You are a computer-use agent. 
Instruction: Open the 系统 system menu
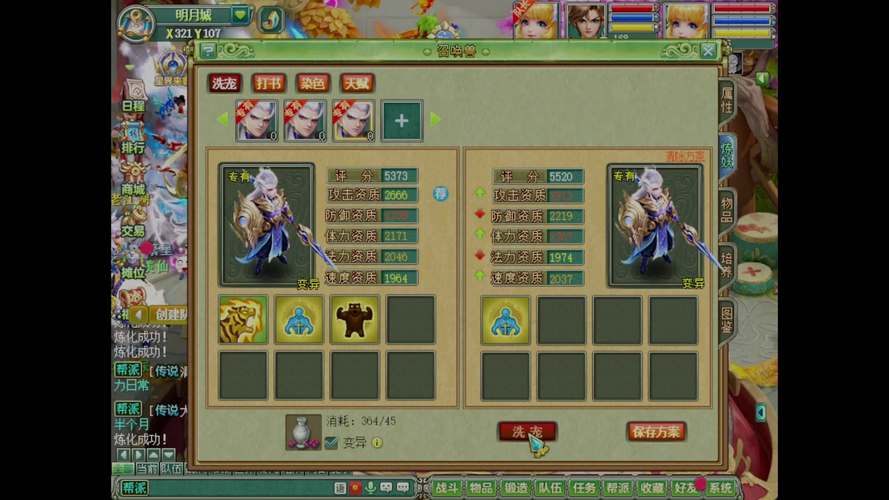pos(720,488)
